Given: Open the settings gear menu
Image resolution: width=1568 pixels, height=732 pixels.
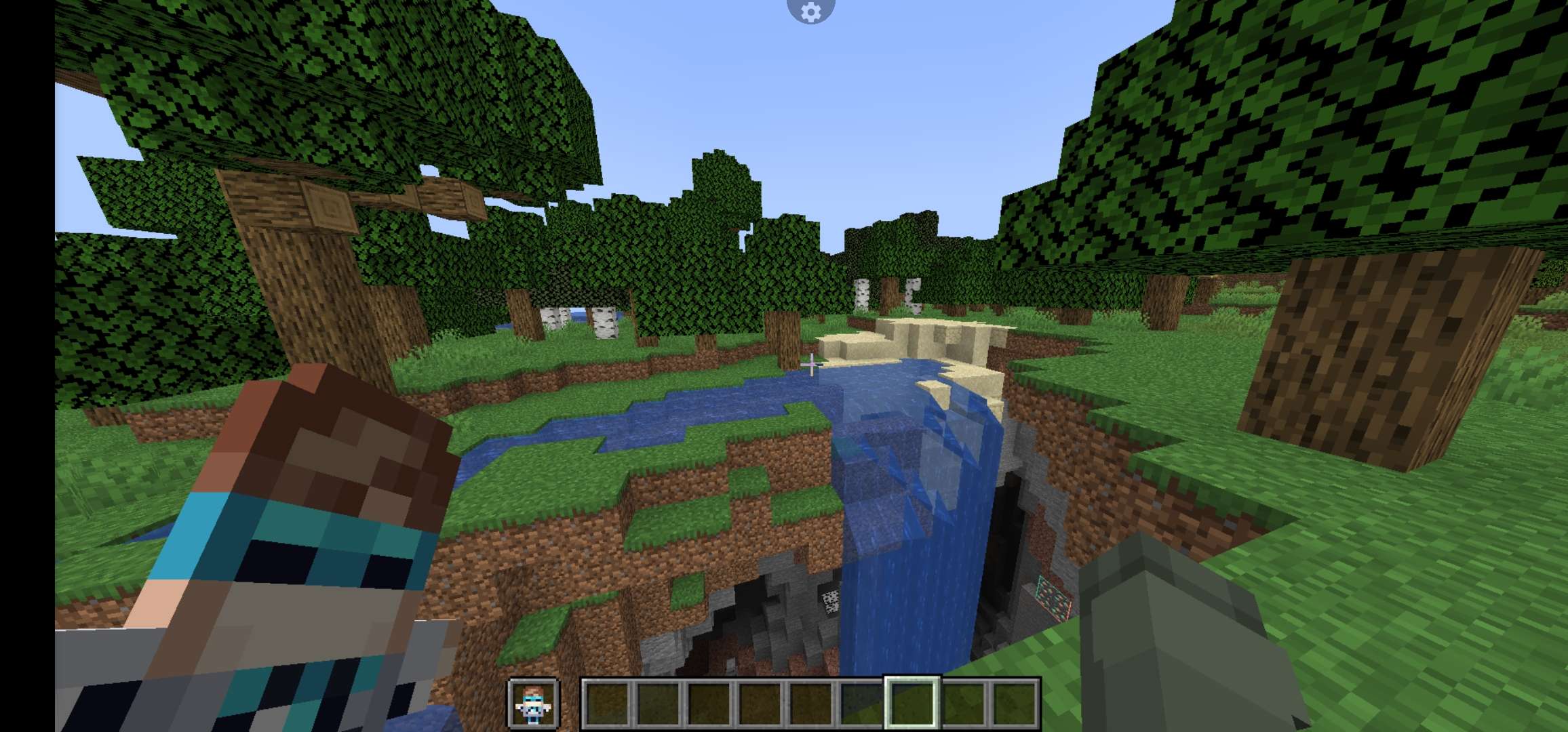Looking at the screenshot, I should [811, 12].
